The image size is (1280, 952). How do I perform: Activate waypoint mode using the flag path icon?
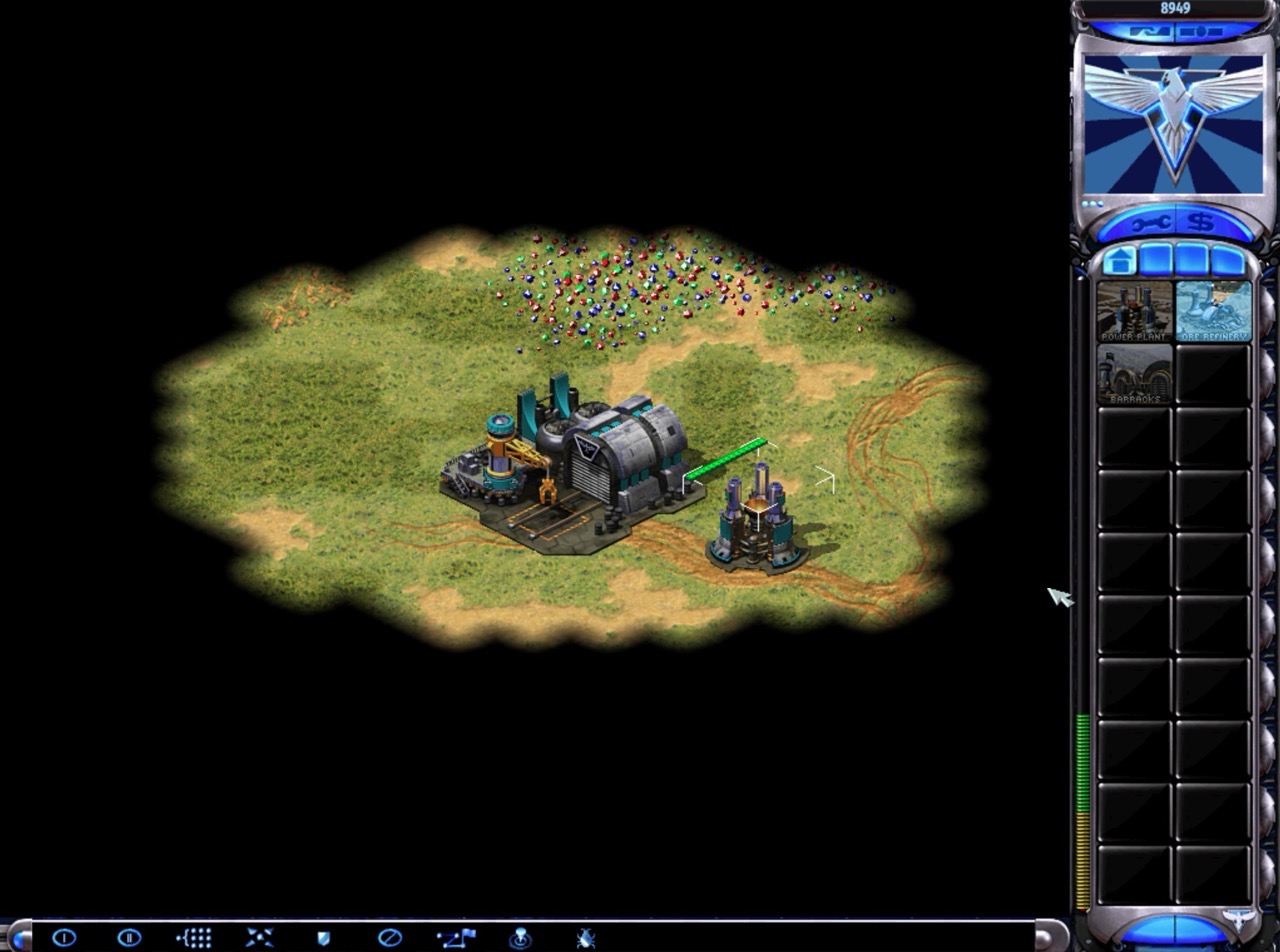click(x=456, y=937)
